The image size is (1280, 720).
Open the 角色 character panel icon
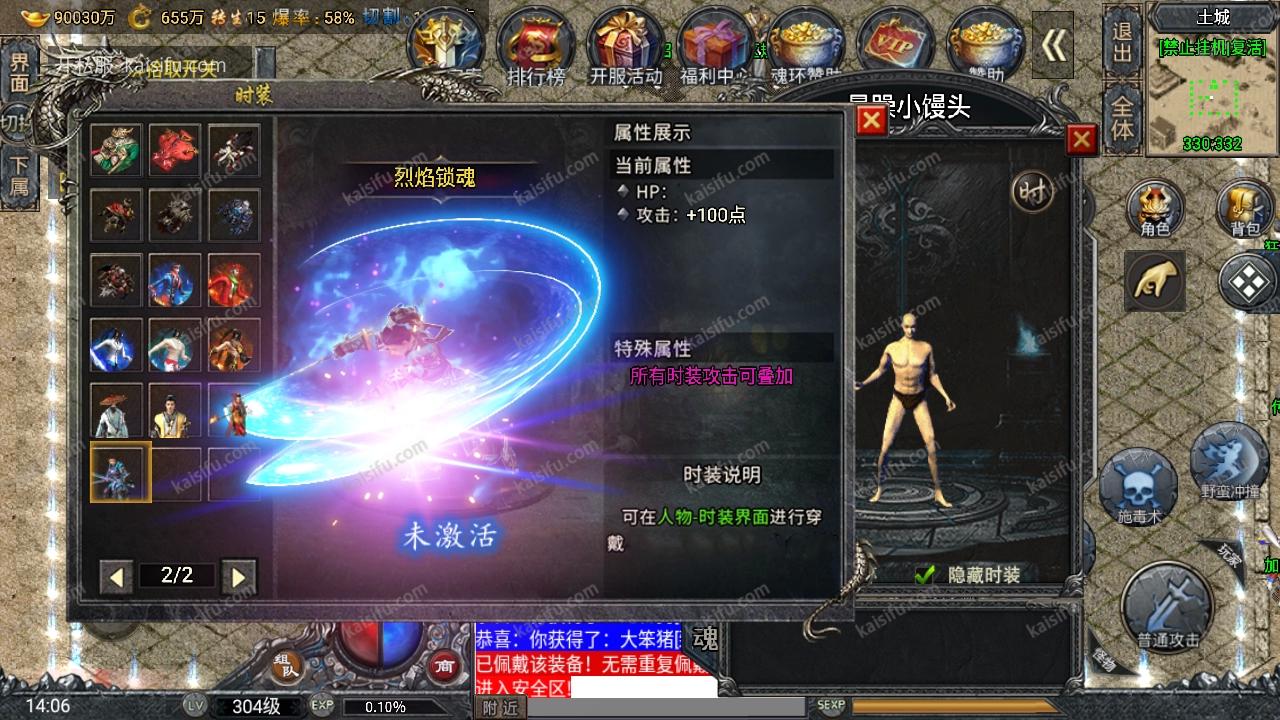(1155, 208)
